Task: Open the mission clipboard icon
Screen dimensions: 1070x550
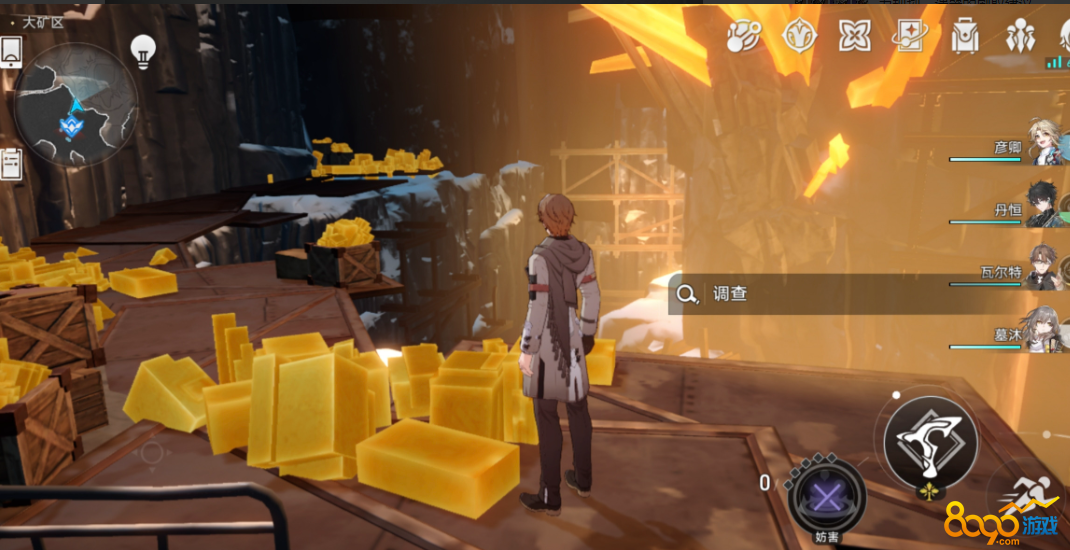Action: [11, 162]
